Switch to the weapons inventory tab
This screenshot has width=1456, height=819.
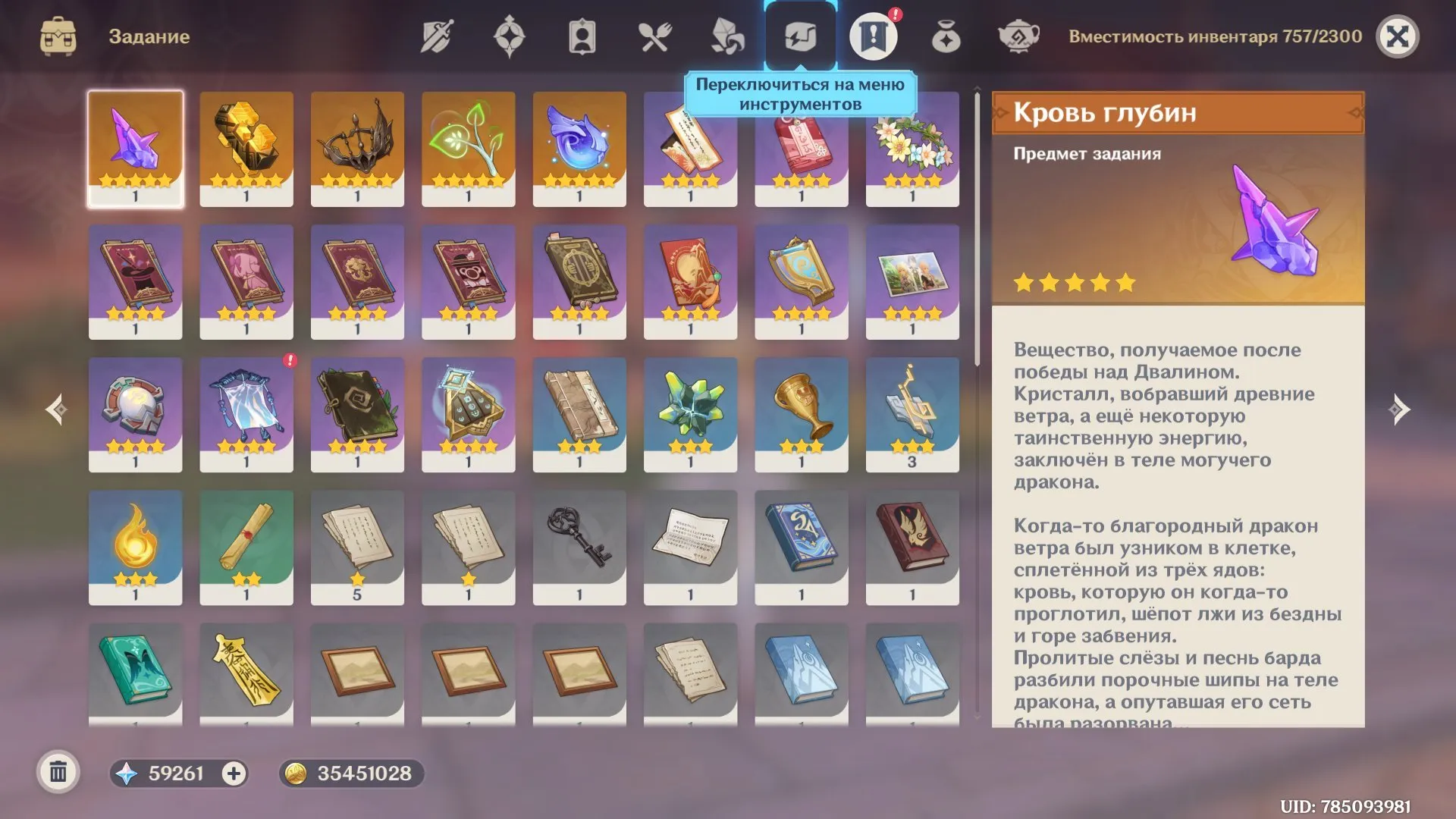point(436,34)
